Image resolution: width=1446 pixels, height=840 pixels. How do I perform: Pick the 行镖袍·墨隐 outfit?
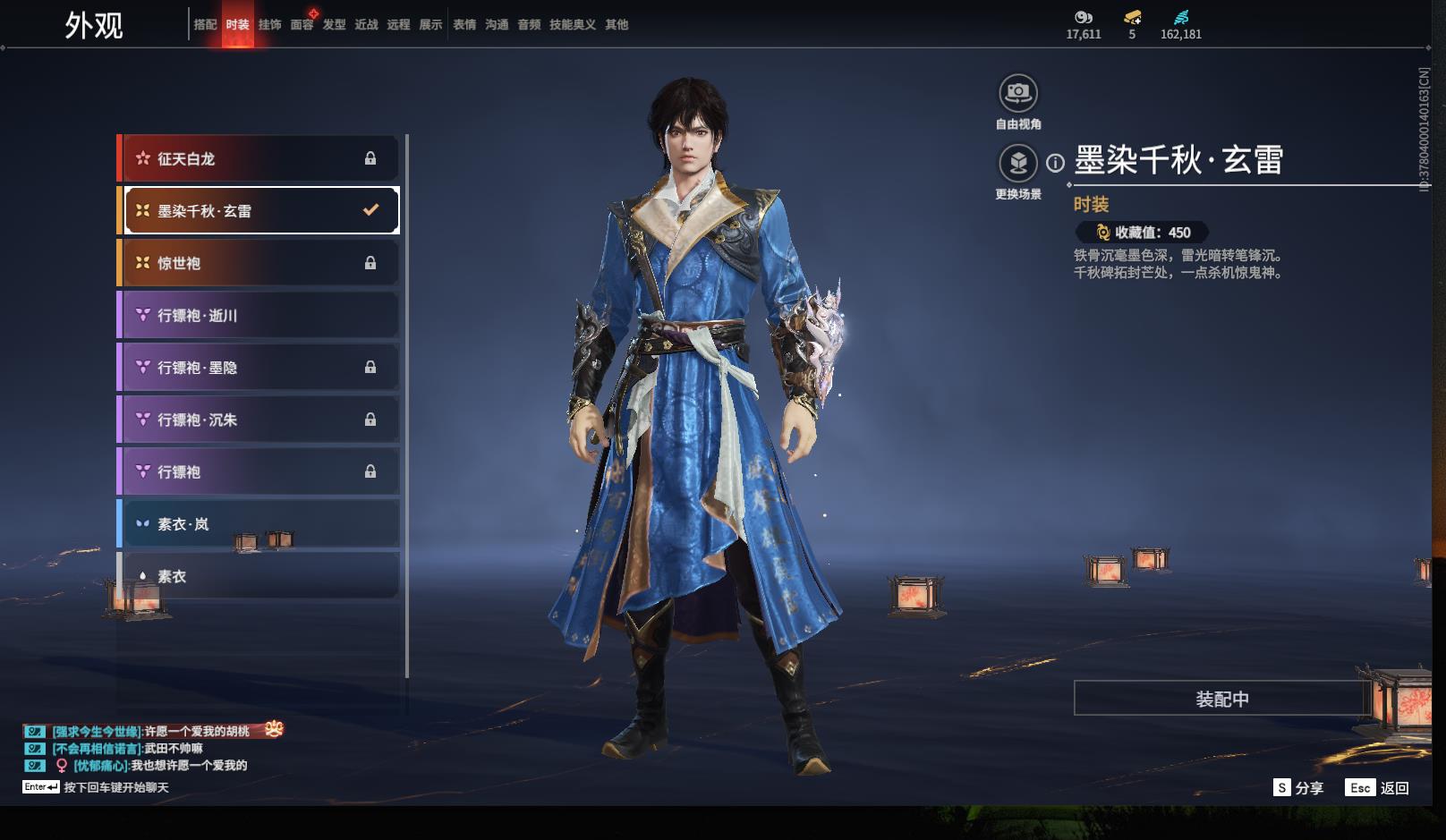click(x=259, y=368)
